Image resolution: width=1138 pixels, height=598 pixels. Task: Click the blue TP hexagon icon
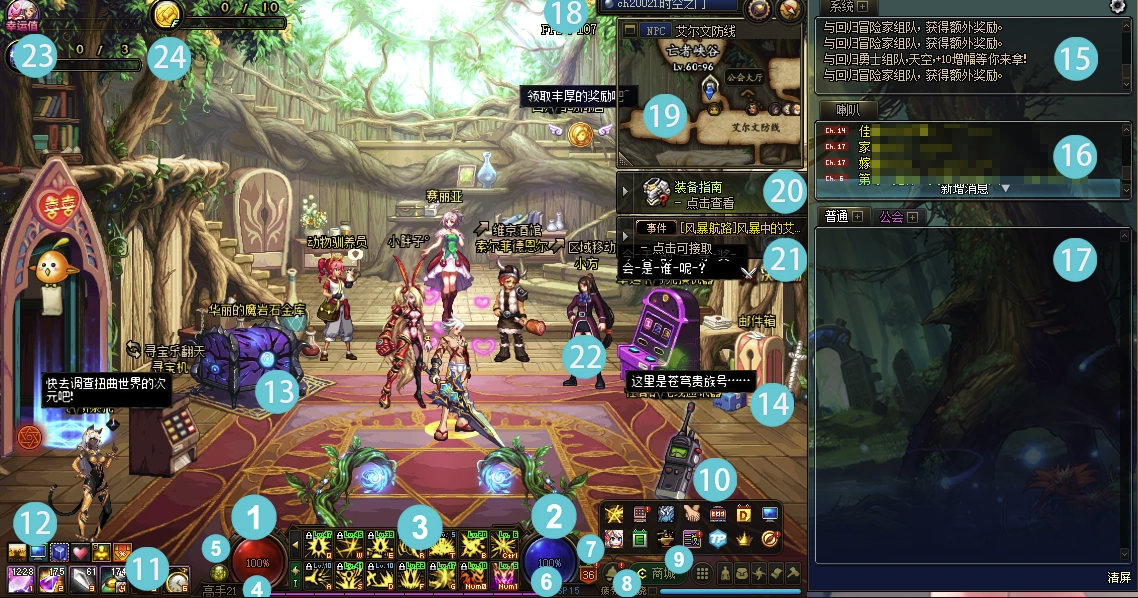pos(718,538)
